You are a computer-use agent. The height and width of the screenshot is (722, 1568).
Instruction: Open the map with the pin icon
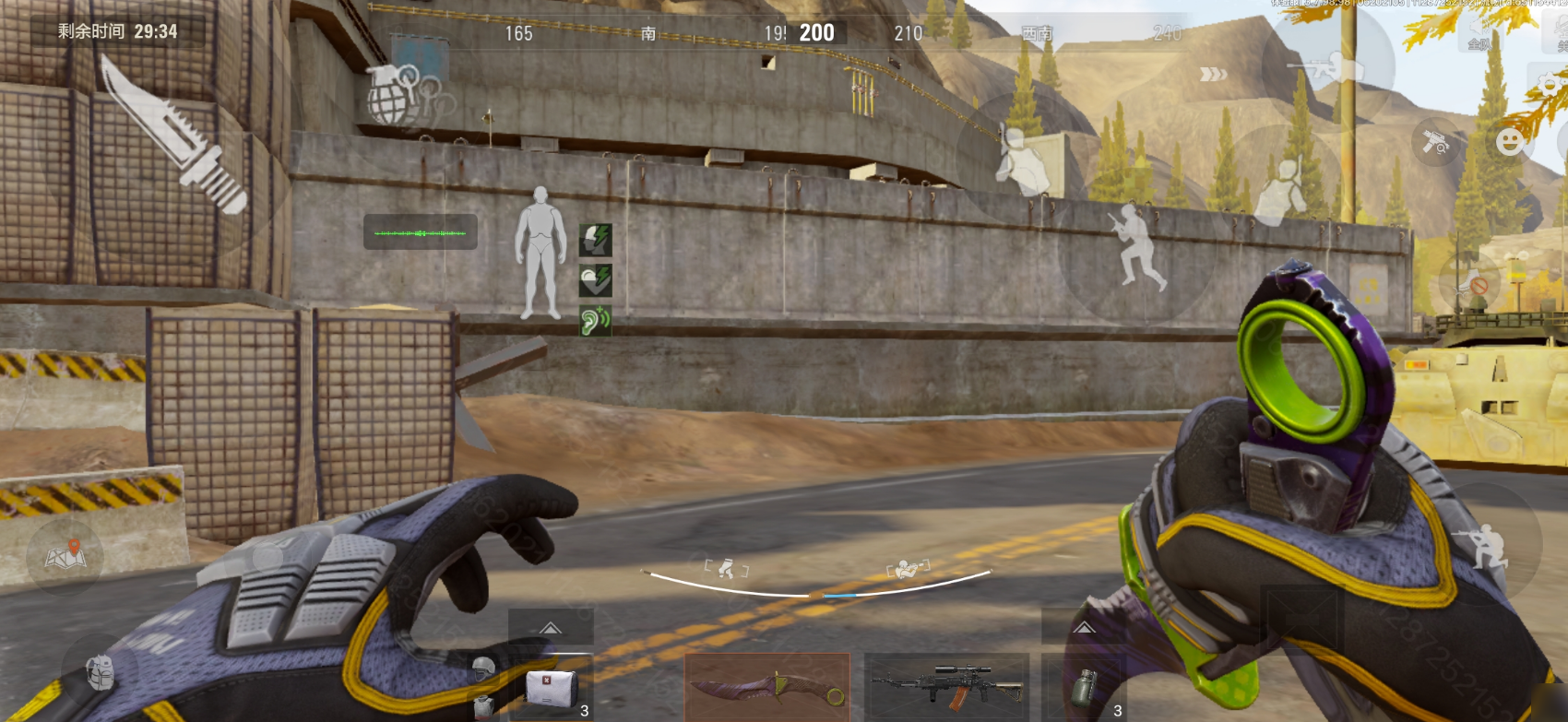[65, 554]
